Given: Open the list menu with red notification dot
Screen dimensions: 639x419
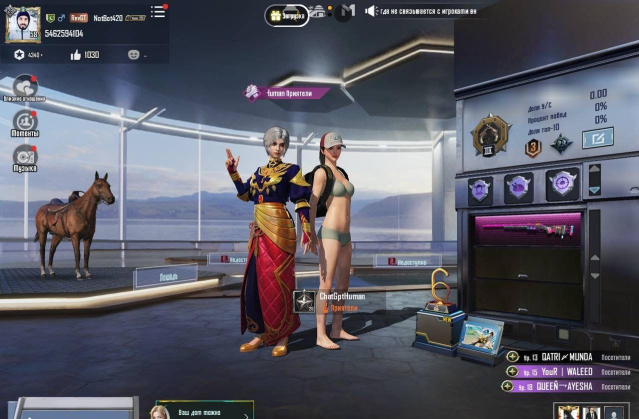Looking at the screenshot, I should 157,12.
